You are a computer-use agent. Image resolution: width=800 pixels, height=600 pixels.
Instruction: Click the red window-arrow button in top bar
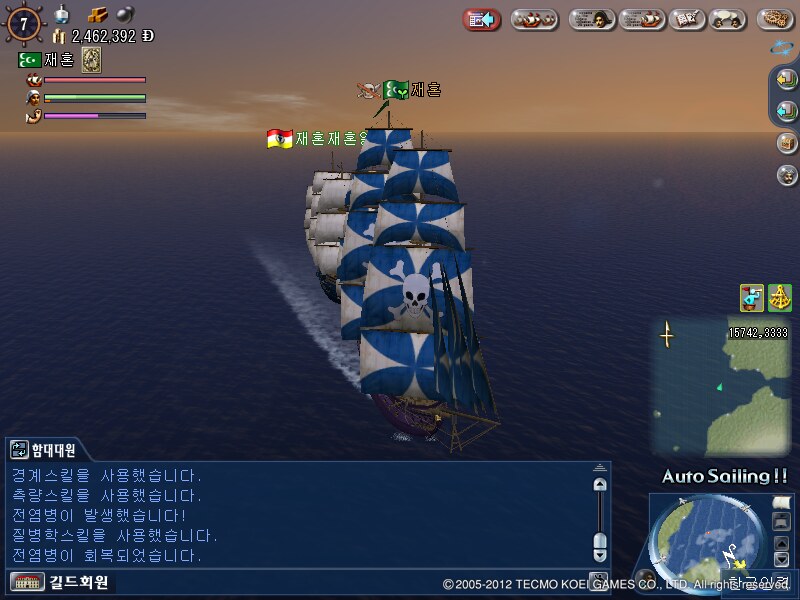482,19
